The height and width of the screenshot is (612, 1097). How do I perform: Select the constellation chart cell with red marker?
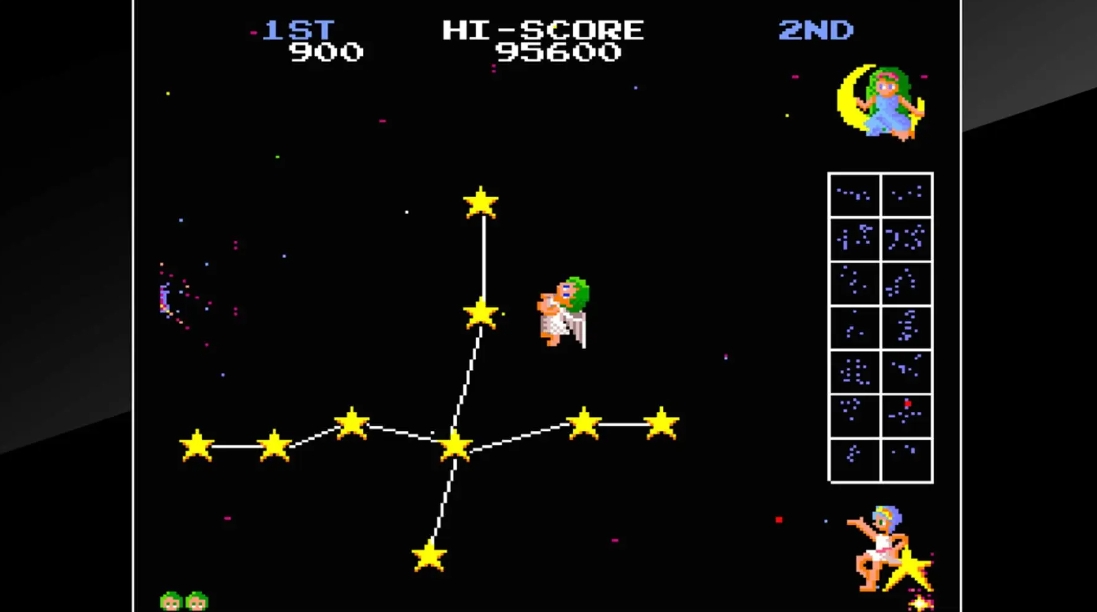pyautogui.click(x=906, y=415)
